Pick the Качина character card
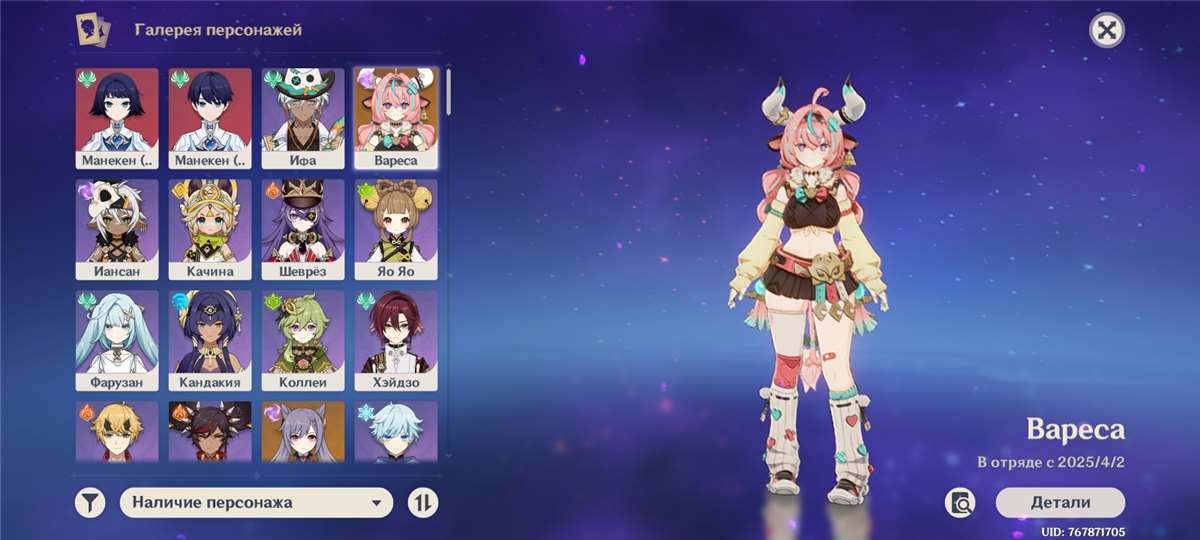Viewport: 1200px width, 540px height. click(210, 229)
